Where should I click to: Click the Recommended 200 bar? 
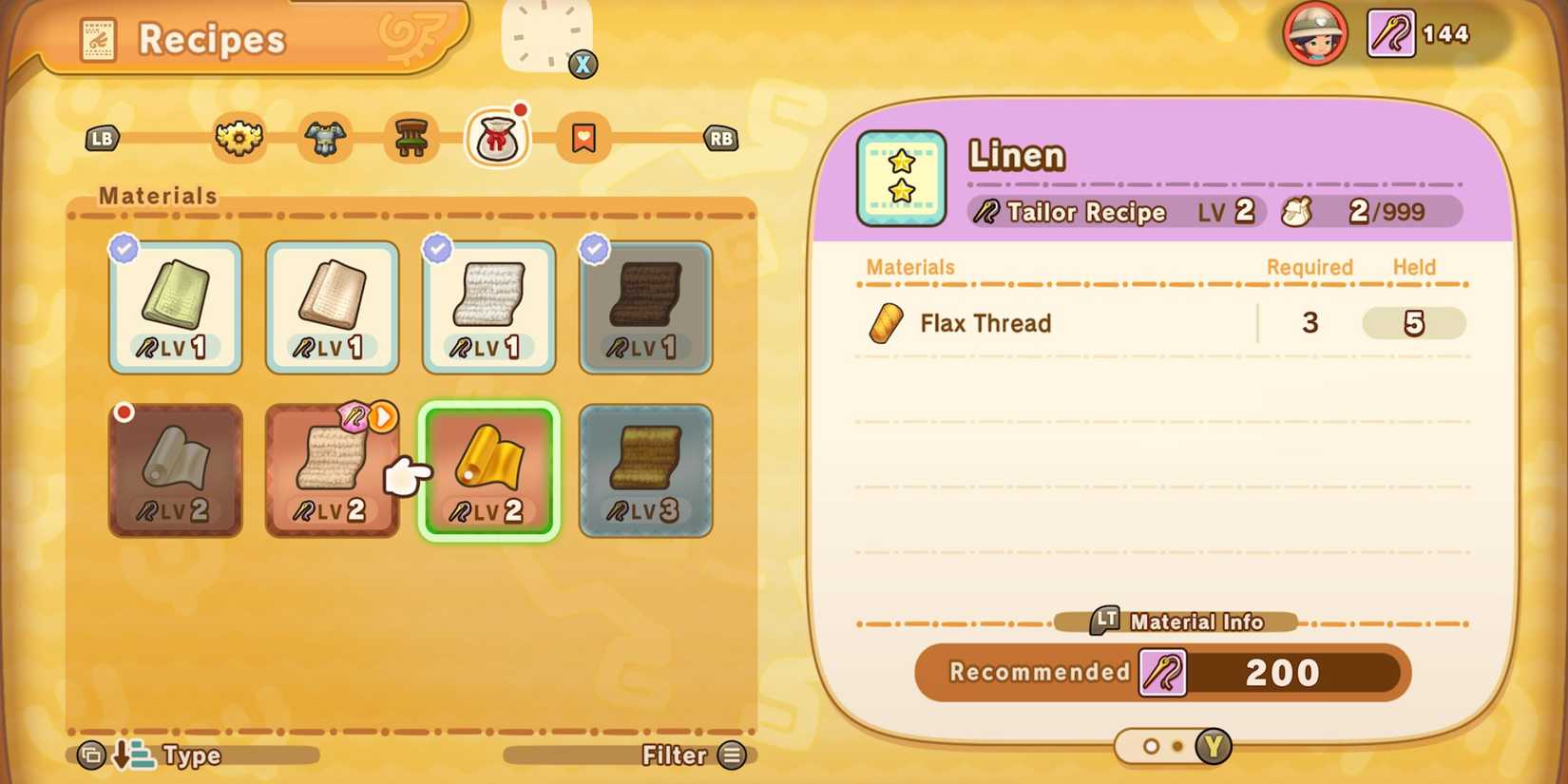click(1160, 672)
